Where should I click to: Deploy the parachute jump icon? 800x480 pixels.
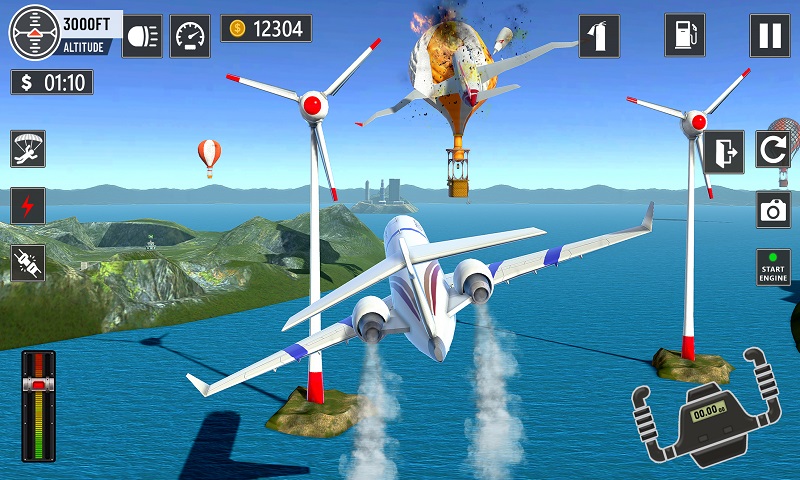point(28,148)
